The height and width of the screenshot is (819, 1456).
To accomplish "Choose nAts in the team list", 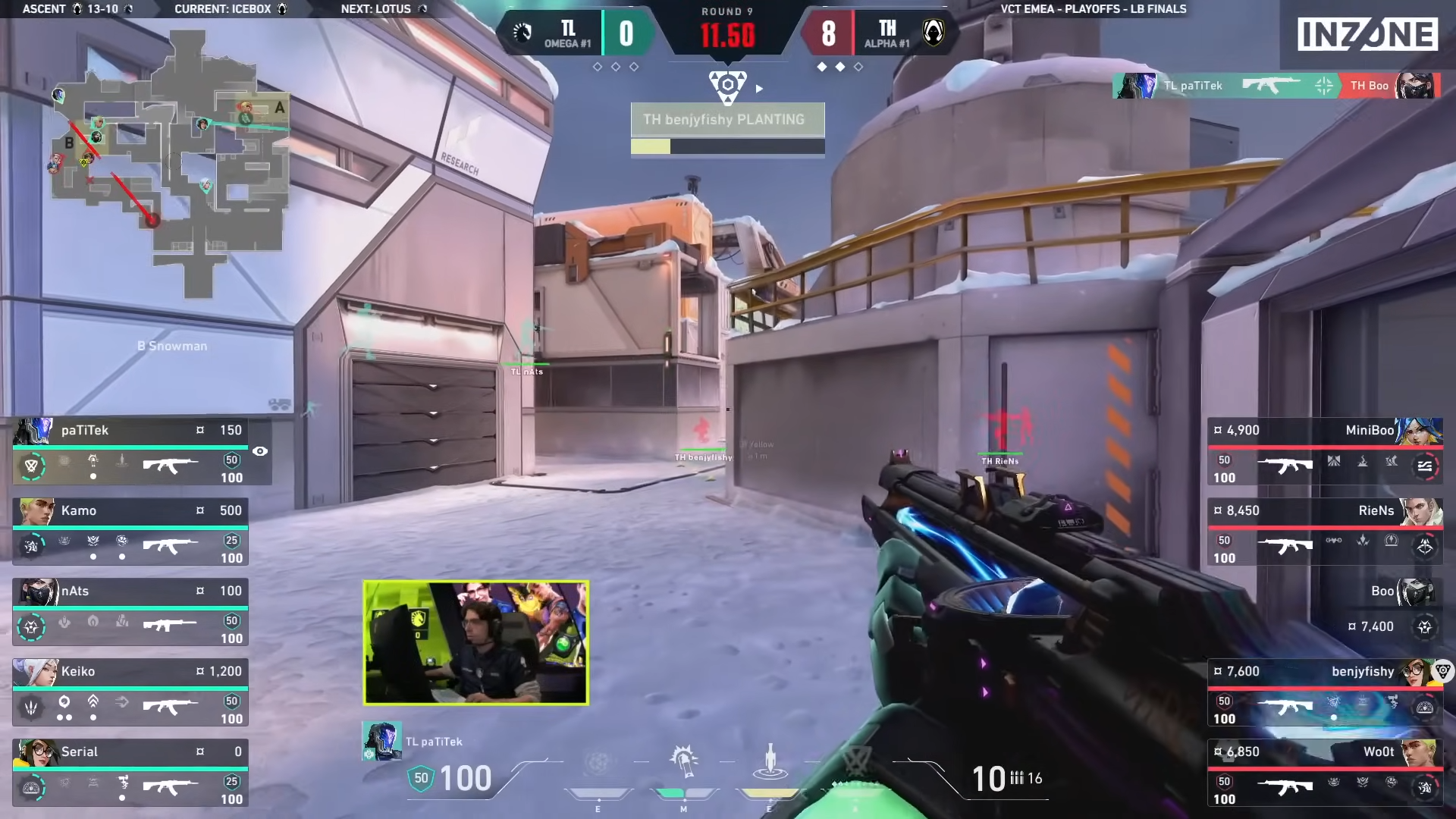I will (x=130, y=612).
